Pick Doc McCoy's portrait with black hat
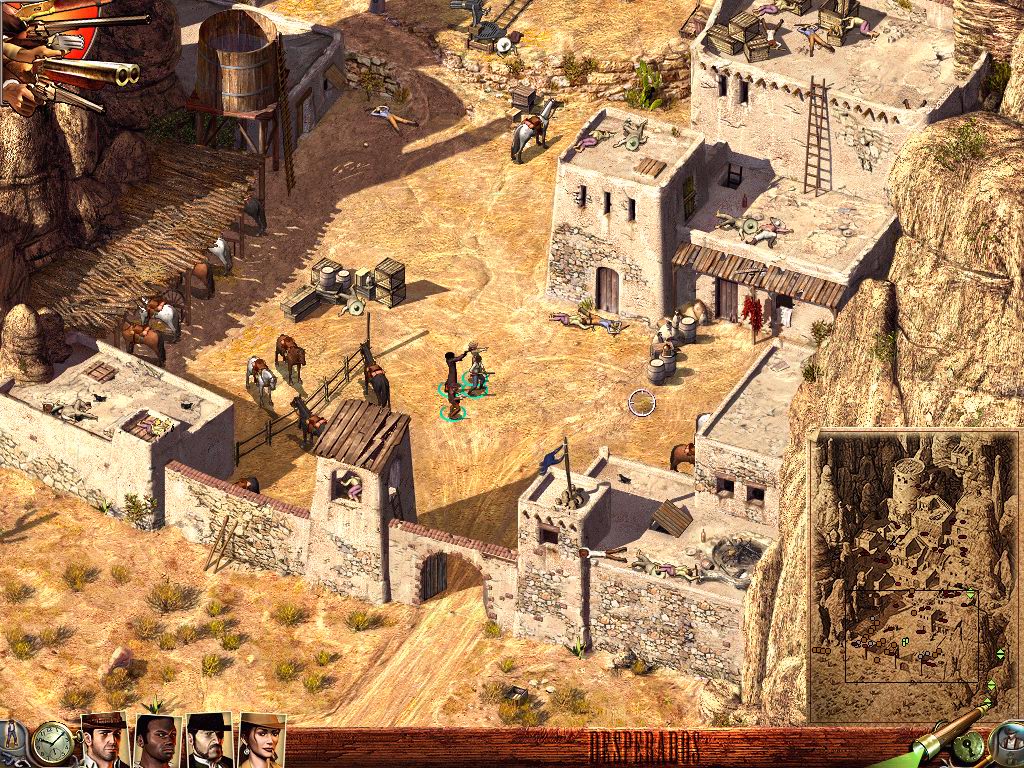Viewport: 1024px width, 768px height. [210, 740]
